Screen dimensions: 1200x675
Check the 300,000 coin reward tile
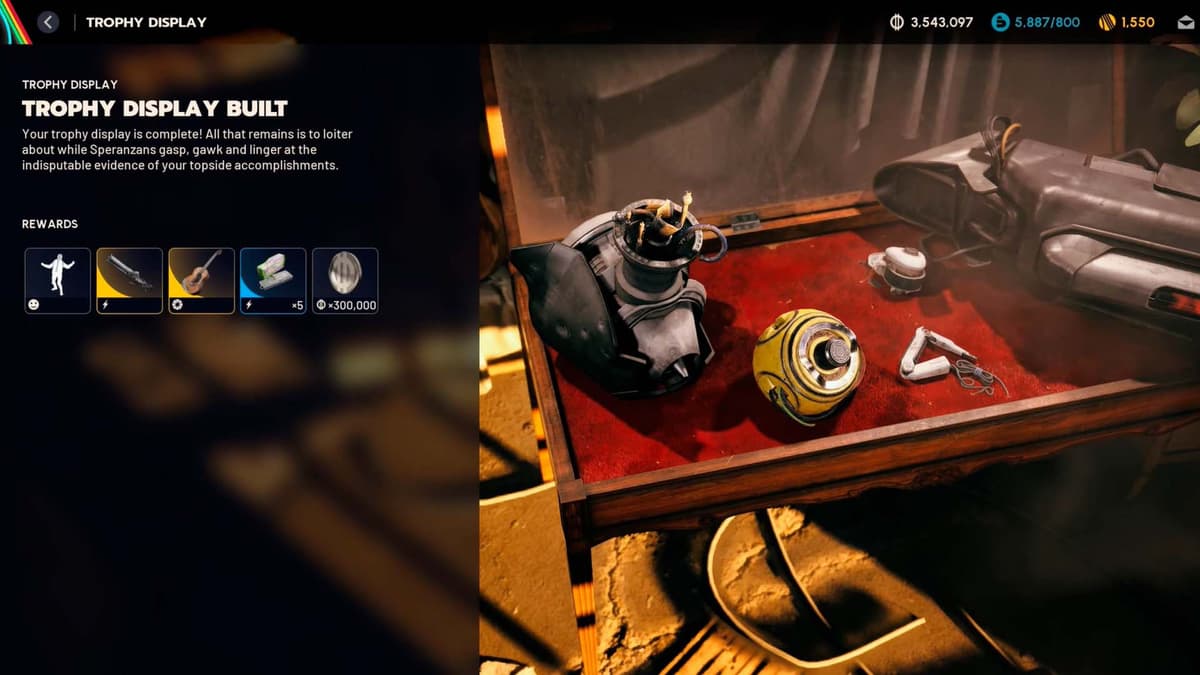coord(345,281)
